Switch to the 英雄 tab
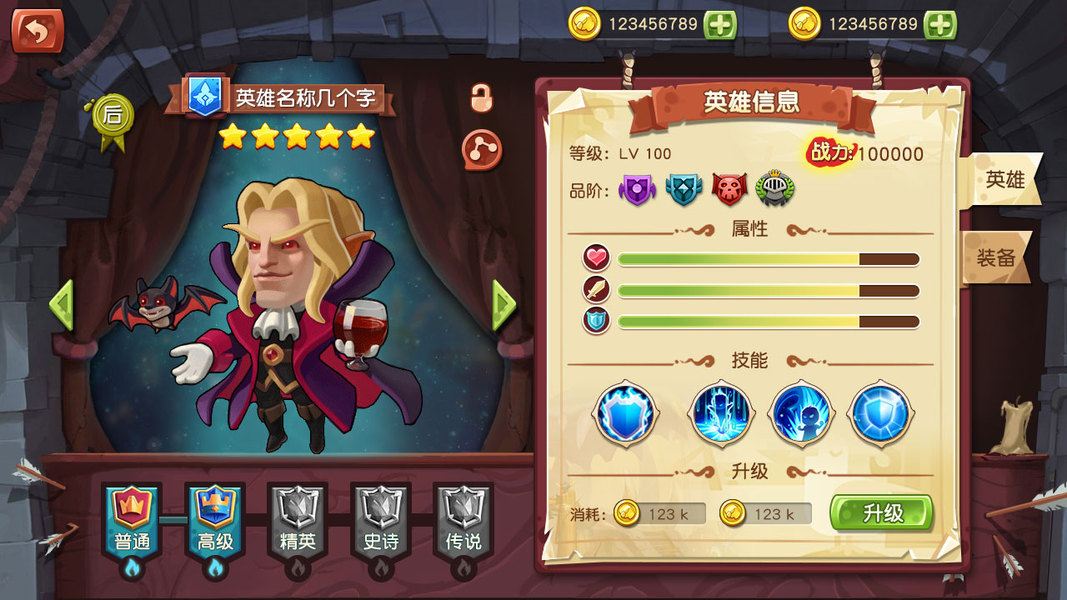 (x=1004, y=181)
